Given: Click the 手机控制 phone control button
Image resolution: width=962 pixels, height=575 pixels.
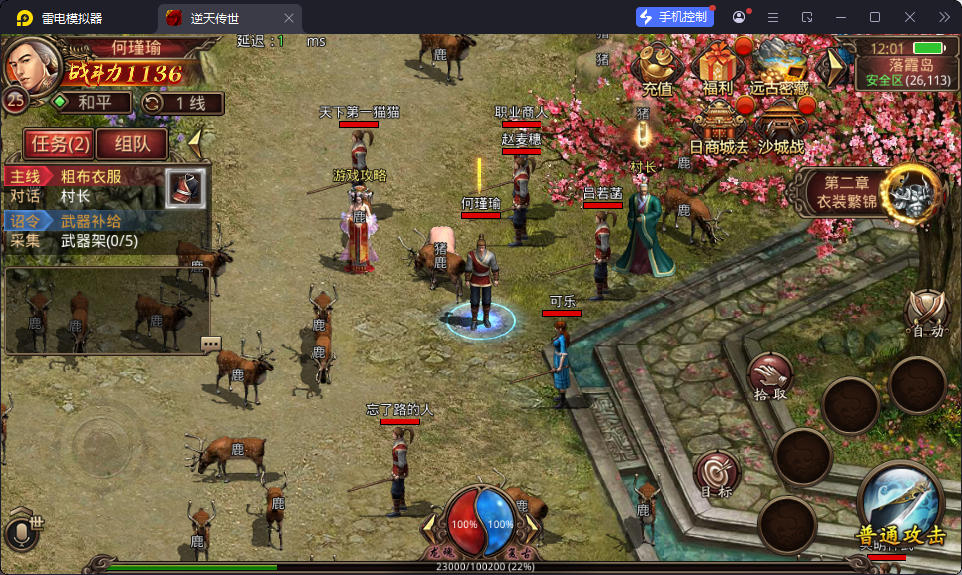Looking at the screenshot, I should coord(675,17).
